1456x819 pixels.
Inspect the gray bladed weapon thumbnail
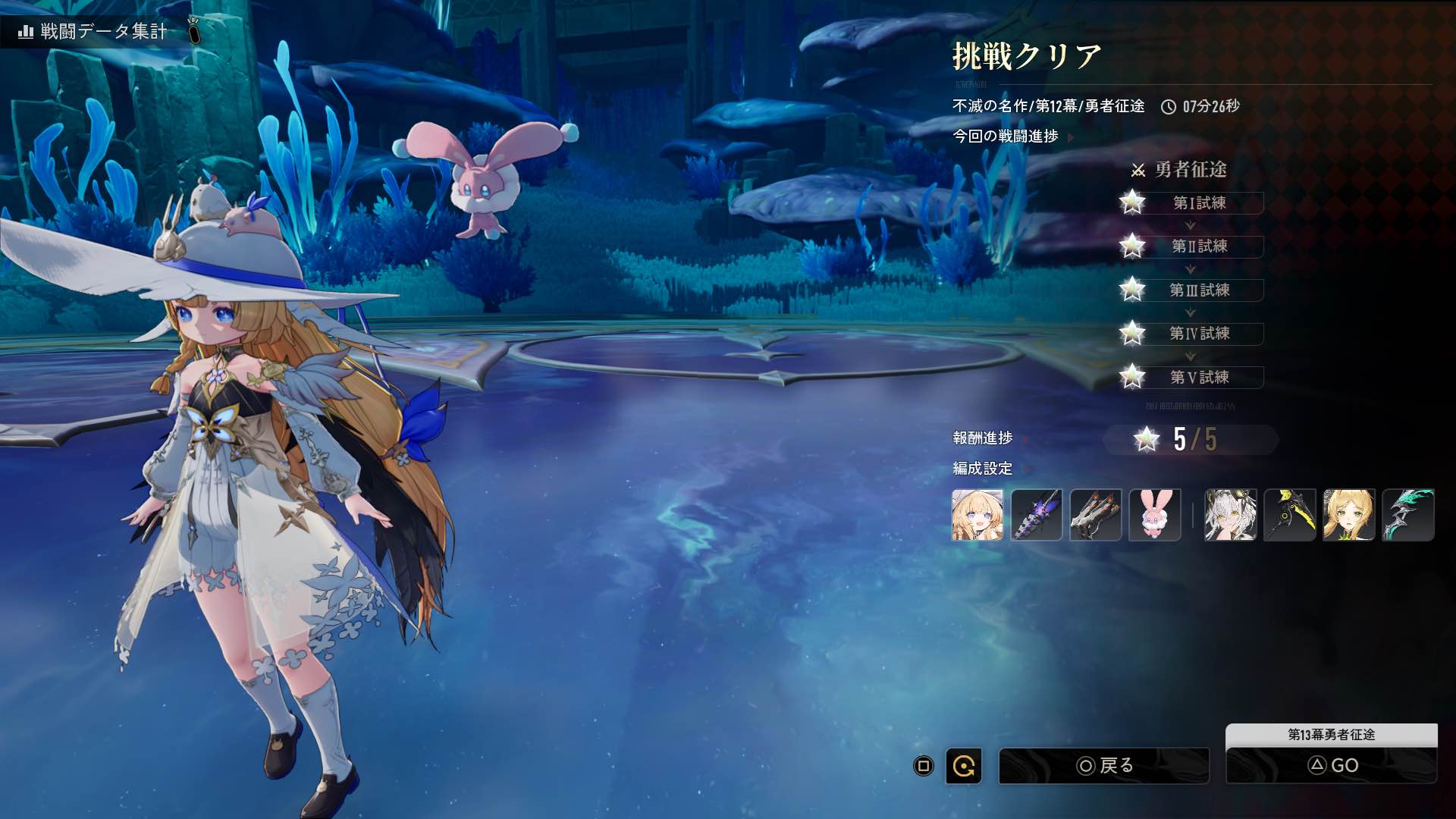(x=1096, y=515)
